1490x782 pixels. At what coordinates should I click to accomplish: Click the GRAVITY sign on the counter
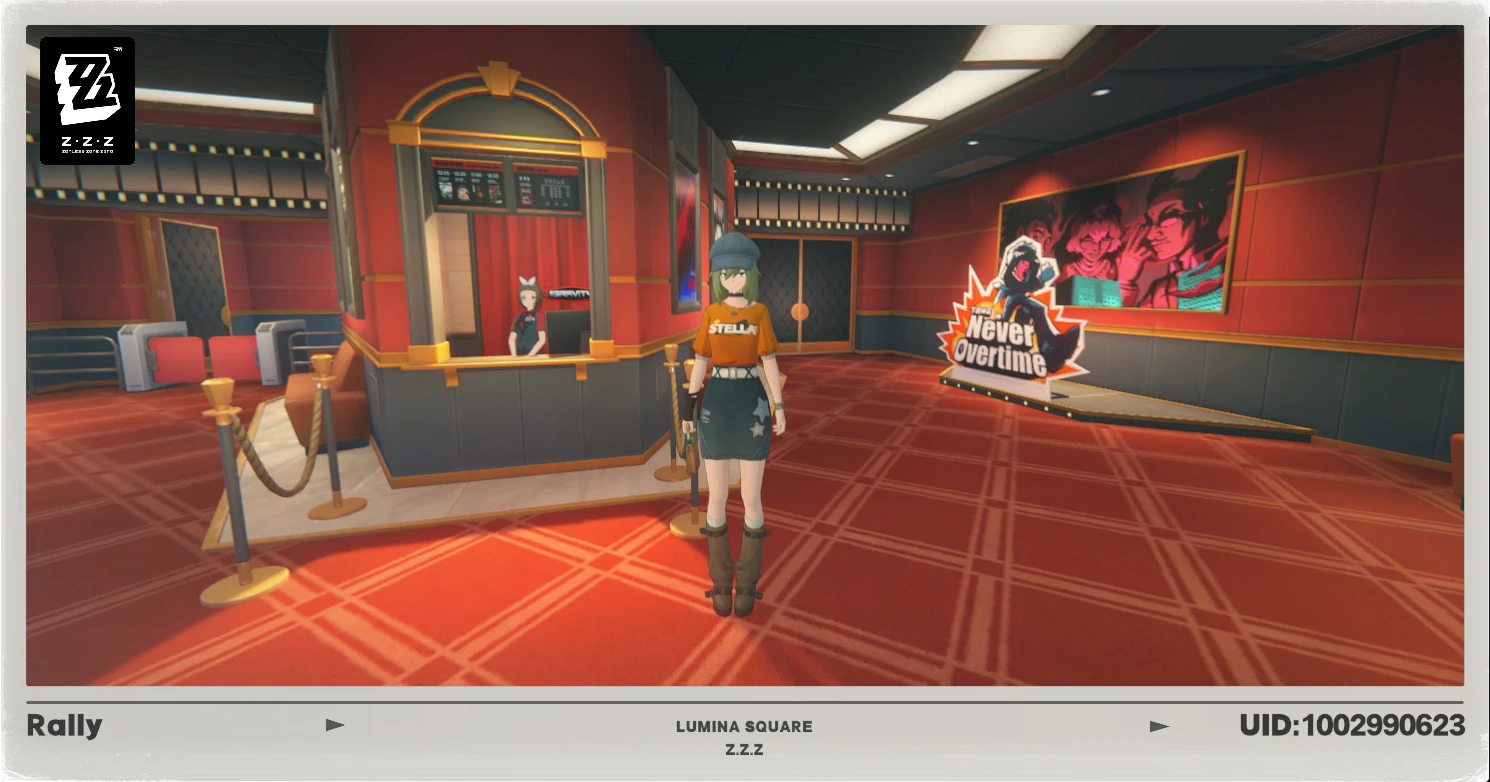568,292
